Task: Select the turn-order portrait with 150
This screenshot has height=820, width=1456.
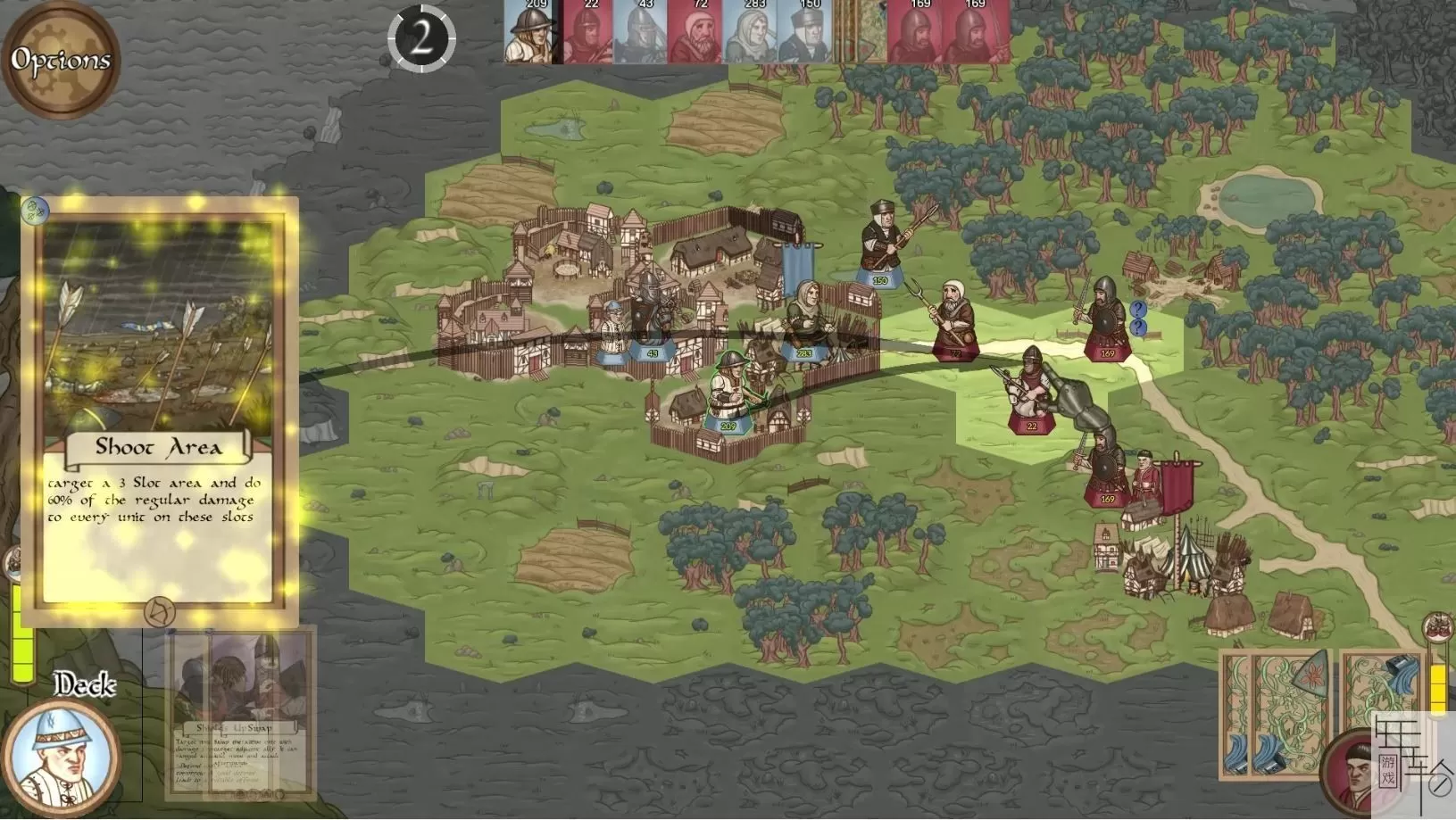Action: 805,33
